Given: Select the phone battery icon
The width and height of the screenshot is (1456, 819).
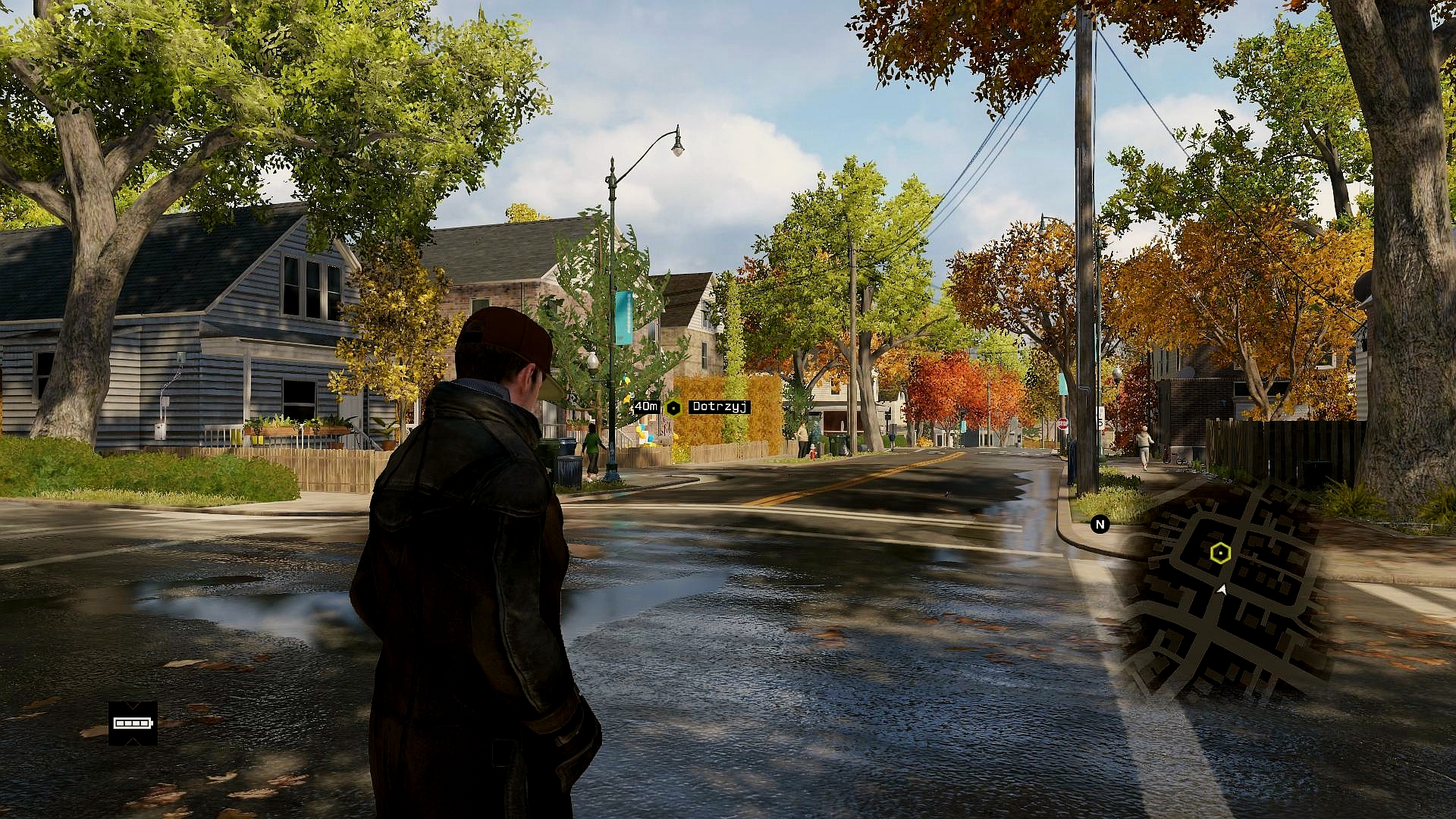Looking at the screenshot, I should point(133,723).
